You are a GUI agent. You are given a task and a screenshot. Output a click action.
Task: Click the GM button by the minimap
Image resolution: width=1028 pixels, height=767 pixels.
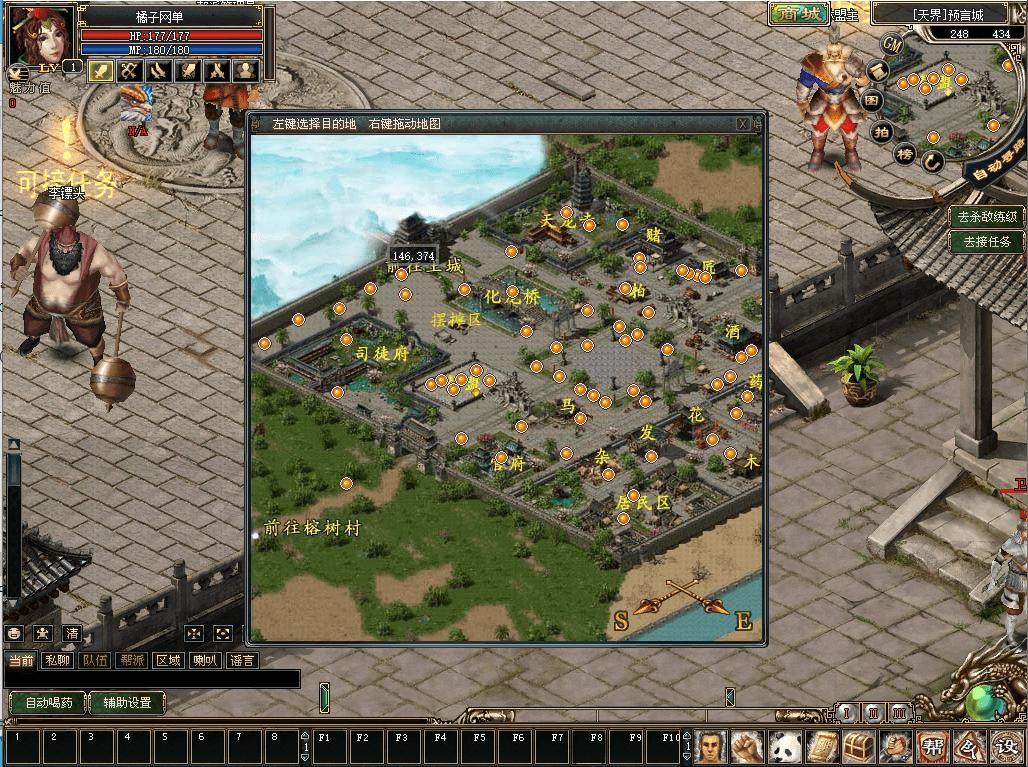coord(892,44)
